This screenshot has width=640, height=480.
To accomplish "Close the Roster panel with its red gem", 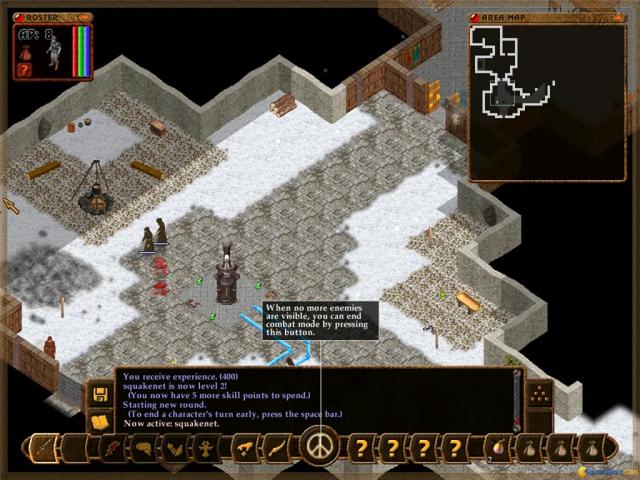I will coord(19,17).
